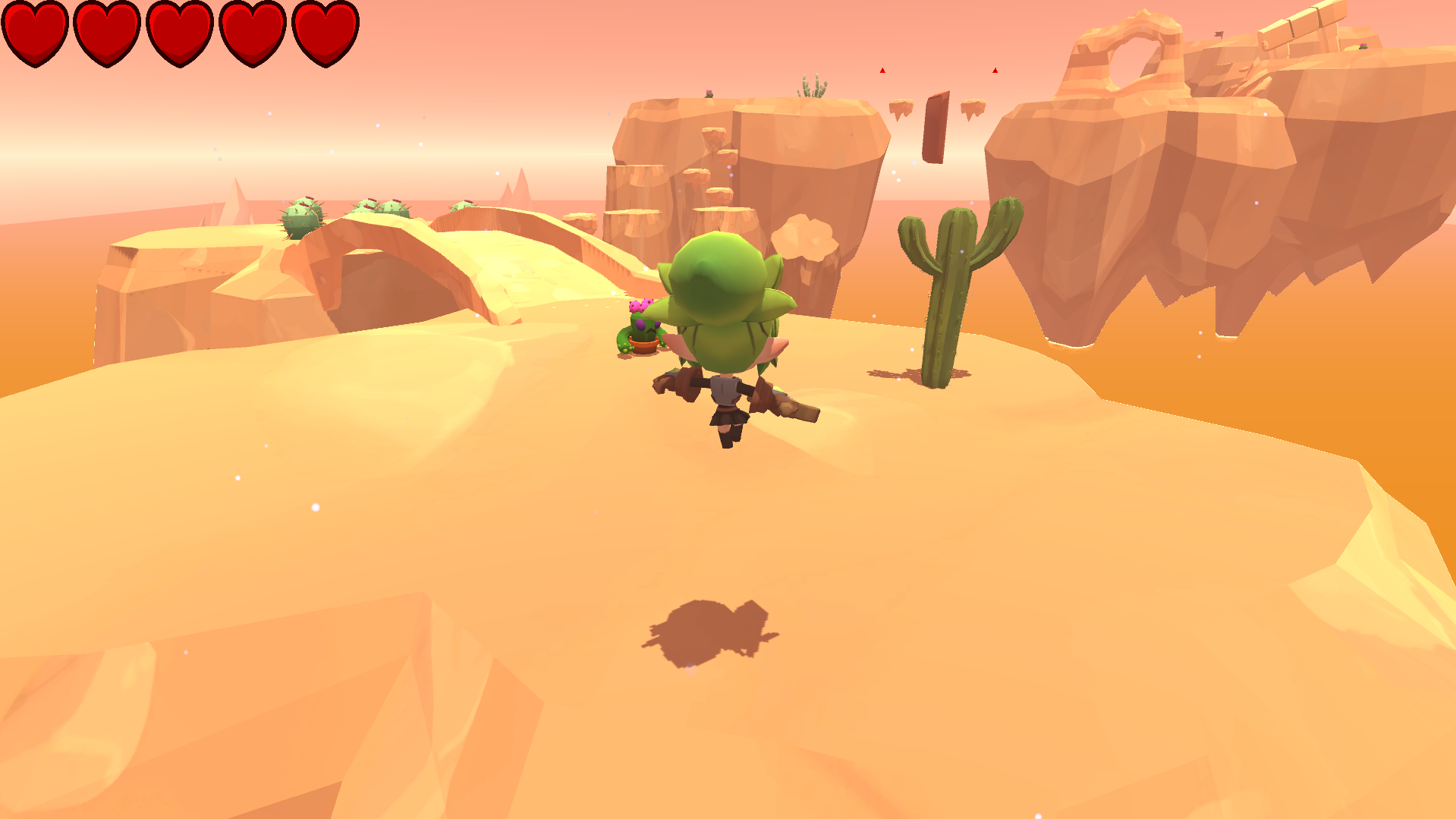The image size is (1456, 819).
Task: Click the first heart in the health bar
Action: point(33,34)
